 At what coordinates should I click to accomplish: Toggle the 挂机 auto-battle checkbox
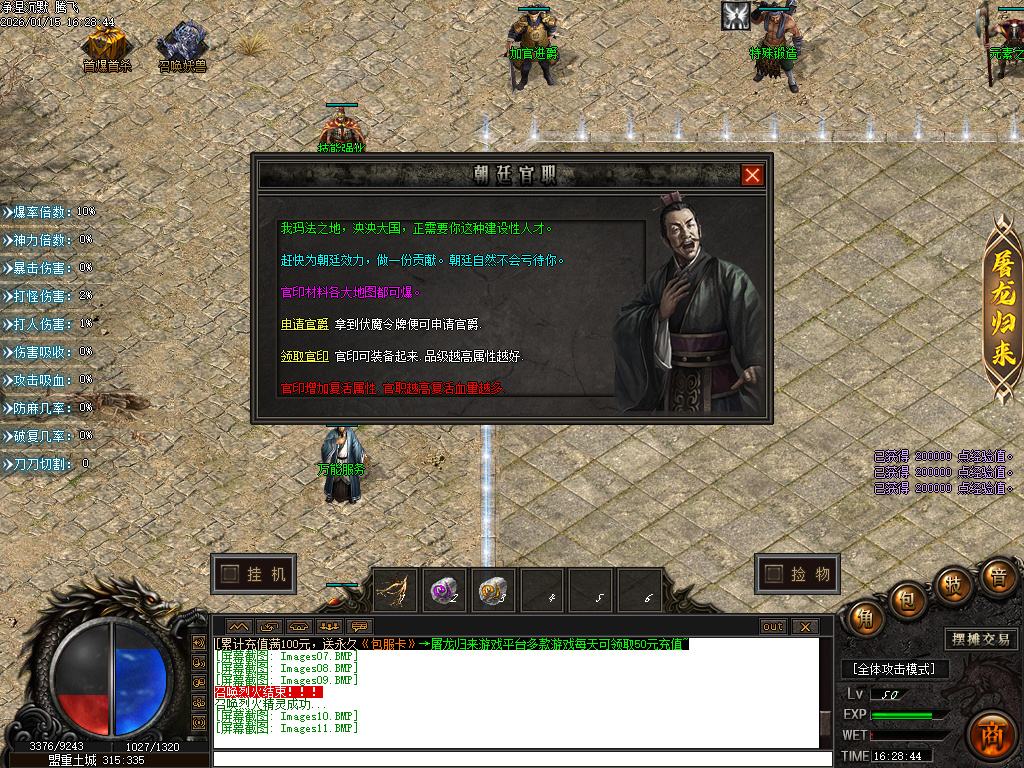pos(230,574)
